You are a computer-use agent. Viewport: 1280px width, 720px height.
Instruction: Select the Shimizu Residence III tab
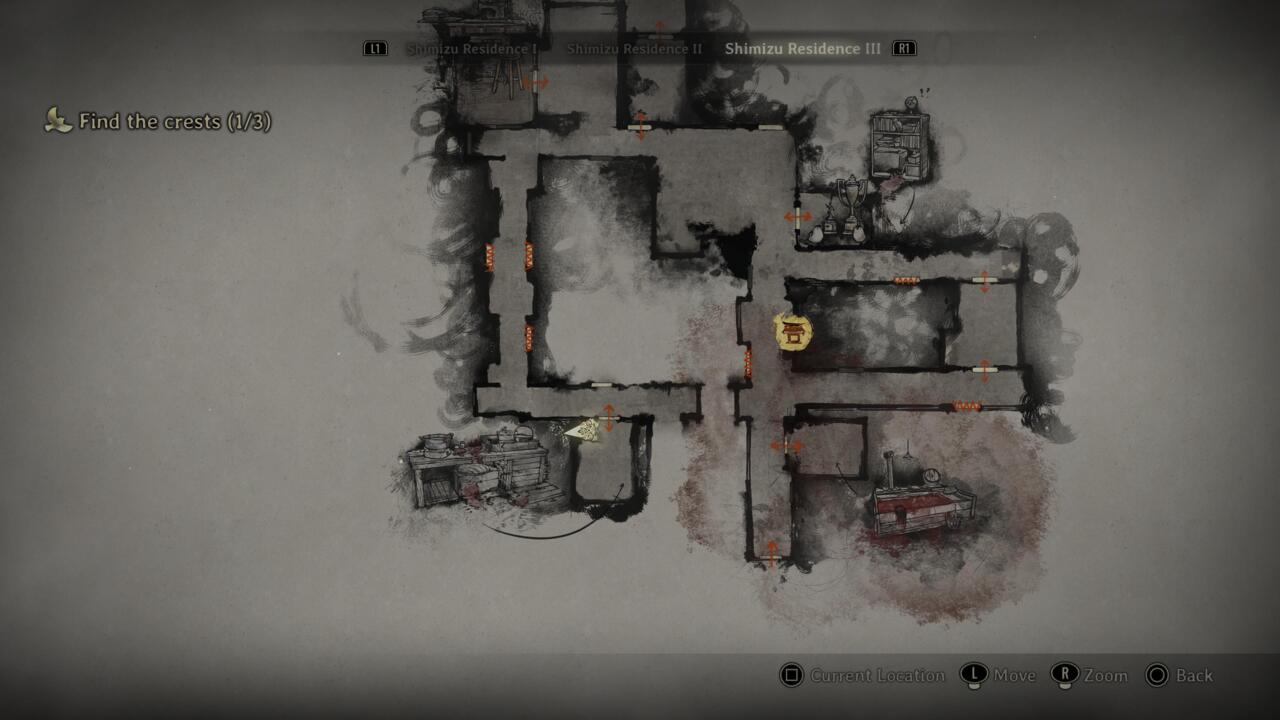[x=803, y=48]
